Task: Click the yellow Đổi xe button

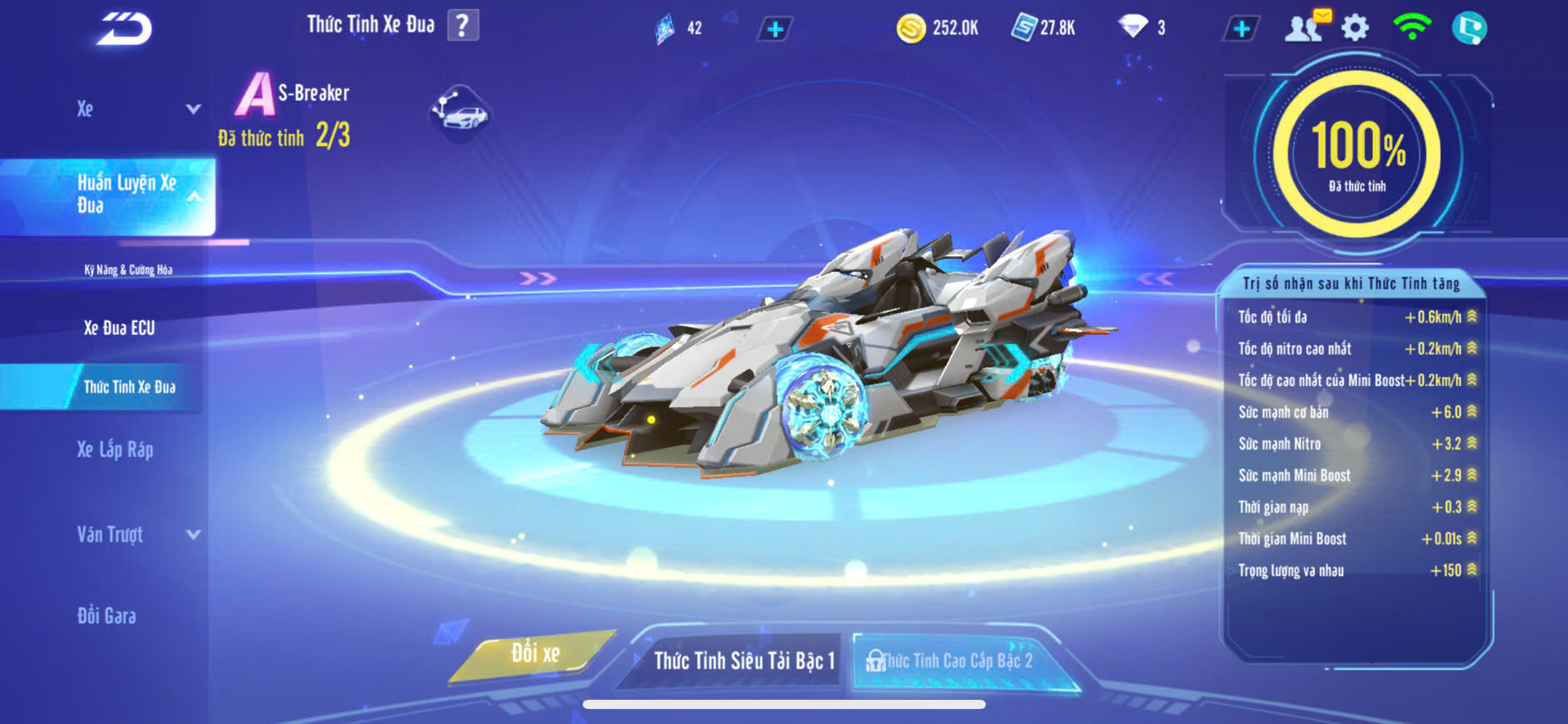Action: coord(535,654)
